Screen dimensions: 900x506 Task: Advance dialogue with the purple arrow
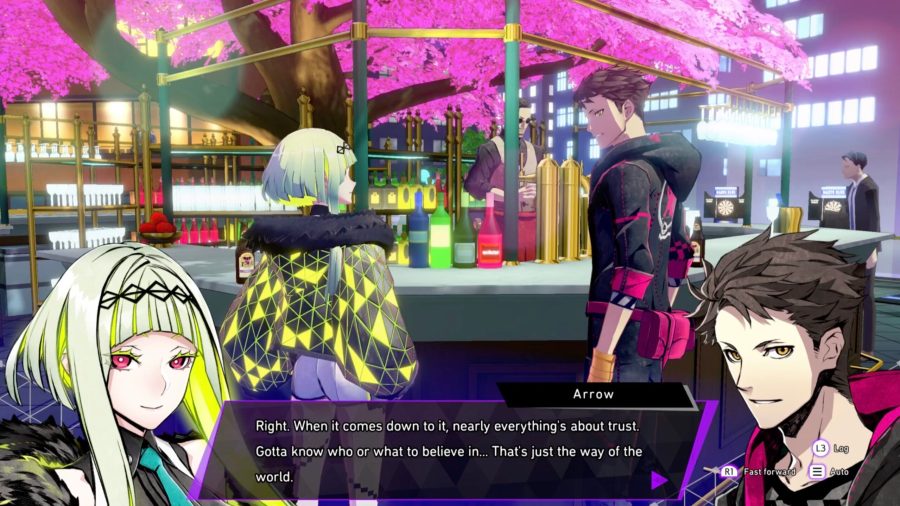(x=659, y=480)
